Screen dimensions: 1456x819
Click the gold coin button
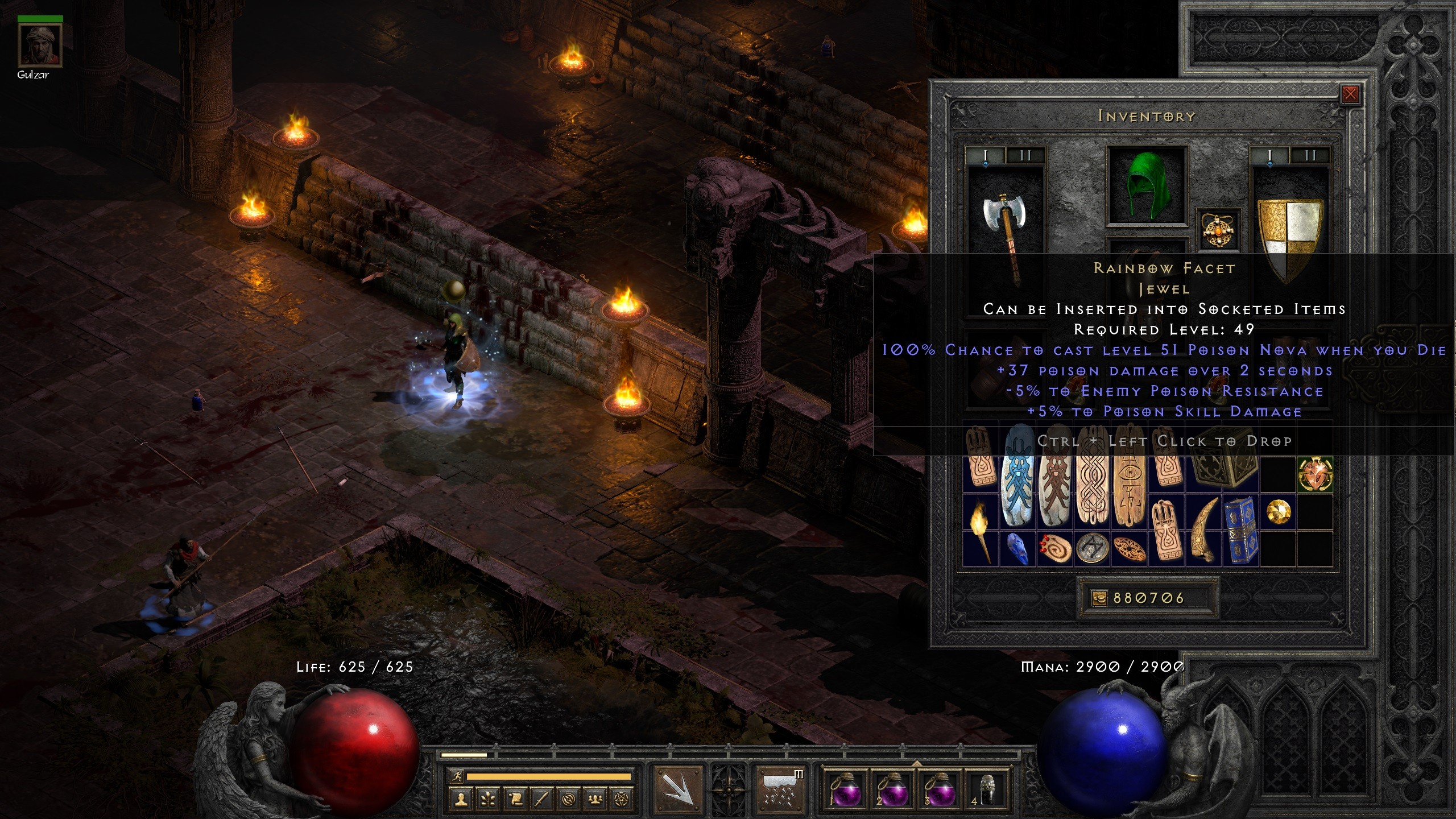click(1099, 598)
